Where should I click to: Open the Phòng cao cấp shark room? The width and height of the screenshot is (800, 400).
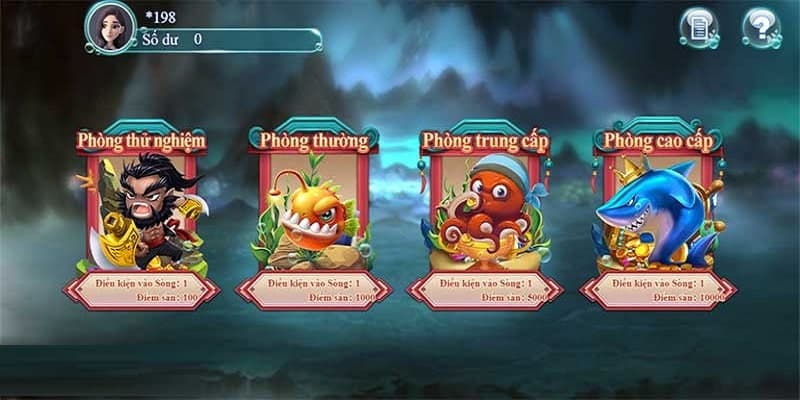pyautogui.click(x=657, y=215)
